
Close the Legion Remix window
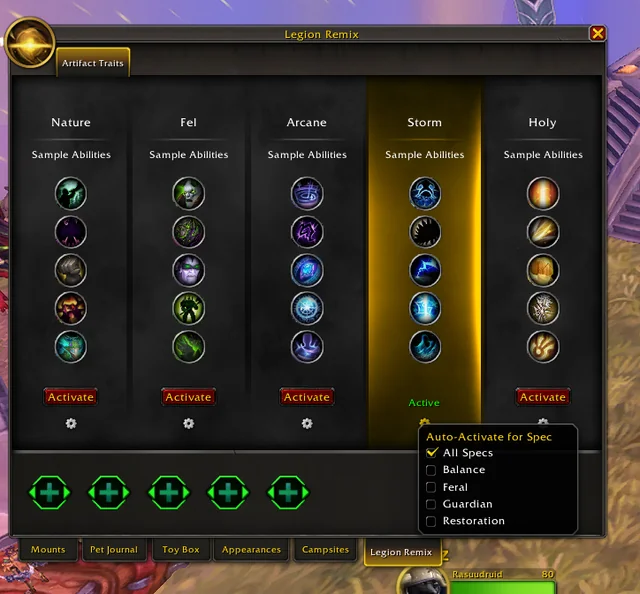tap(597, 33)
